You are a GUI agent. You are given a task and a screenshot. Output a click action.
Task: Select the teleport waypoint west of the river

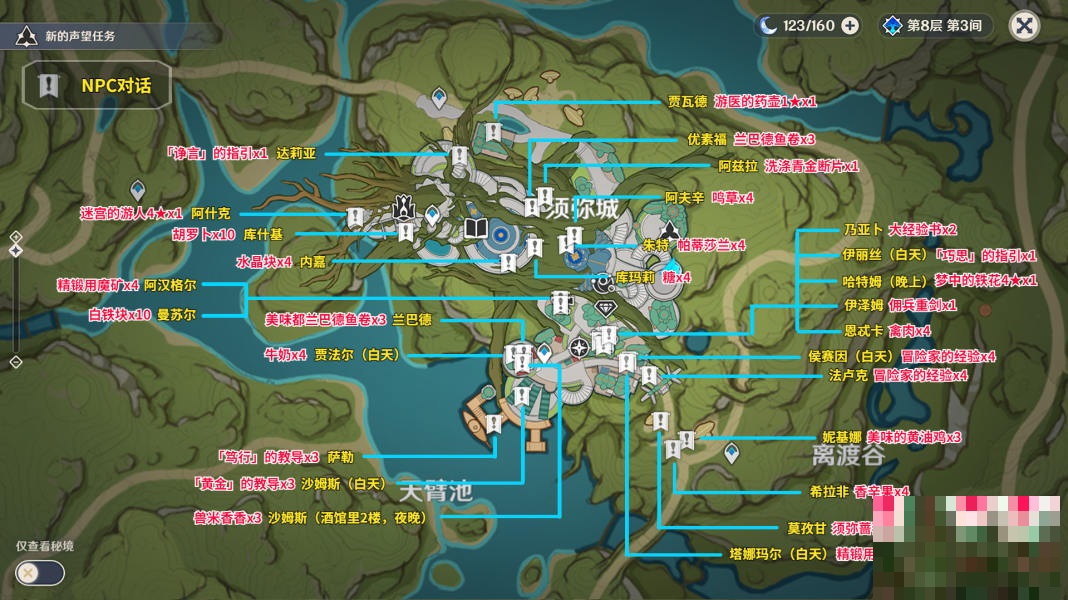(x=138, y=189)
